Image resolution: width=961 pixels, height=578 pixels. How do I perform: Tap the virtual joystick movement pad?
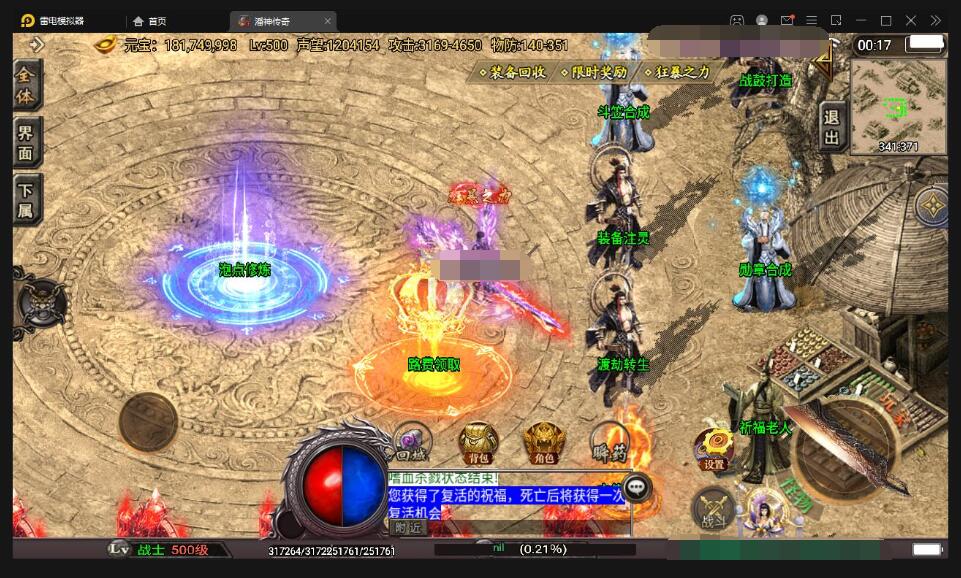click(148, 421)
